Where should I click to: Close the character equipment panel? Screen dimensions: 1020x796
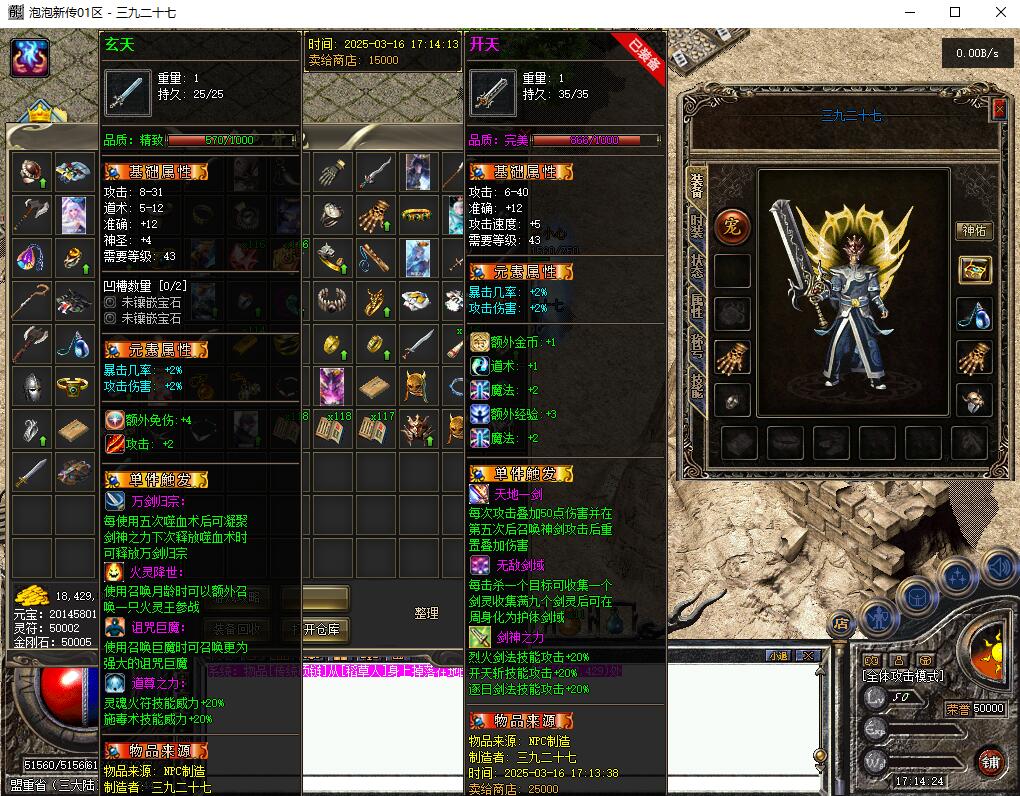(998, 110)
